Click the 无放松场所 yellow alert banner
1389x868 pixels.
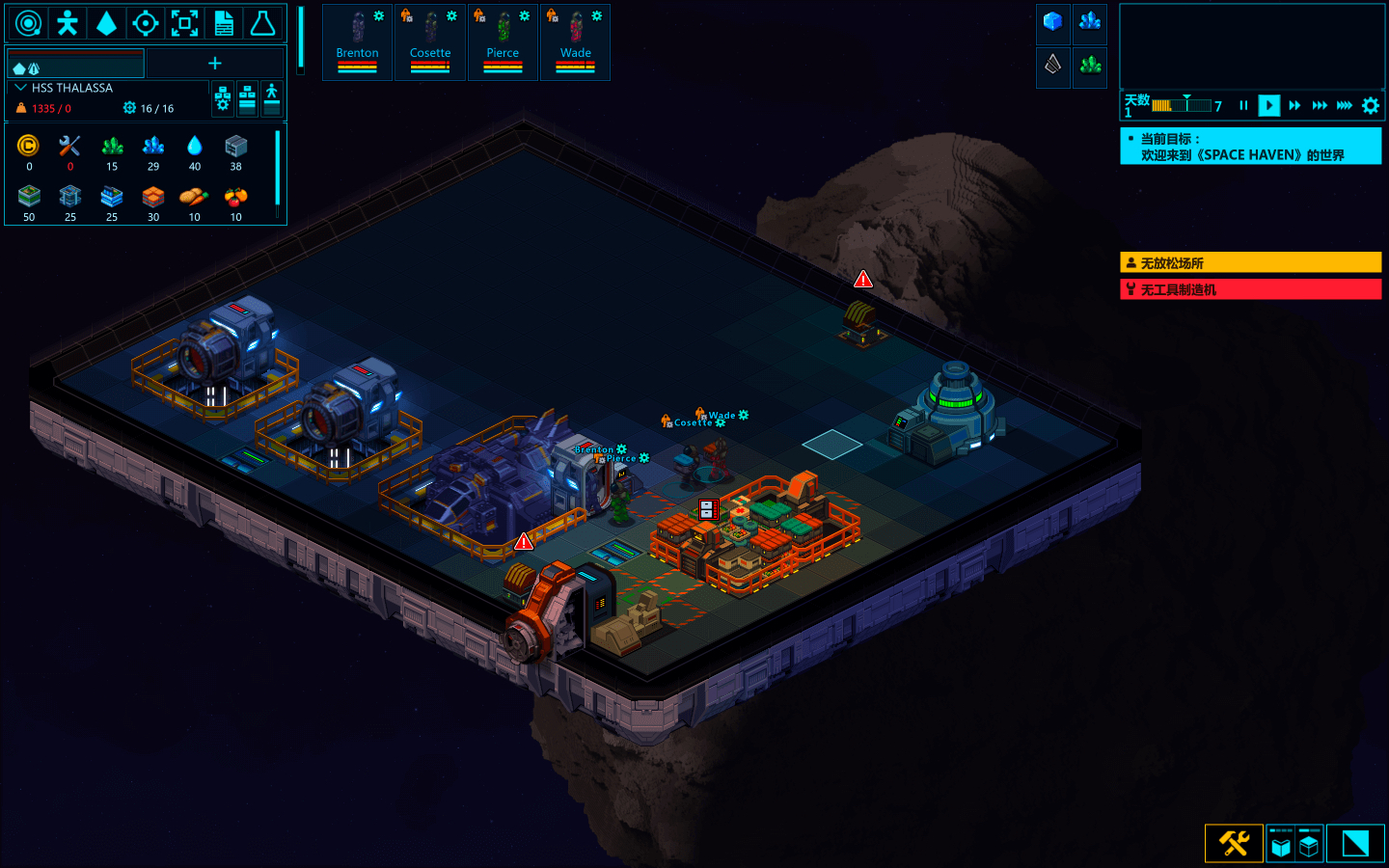pyautogui.click(x=1250, y=261)
